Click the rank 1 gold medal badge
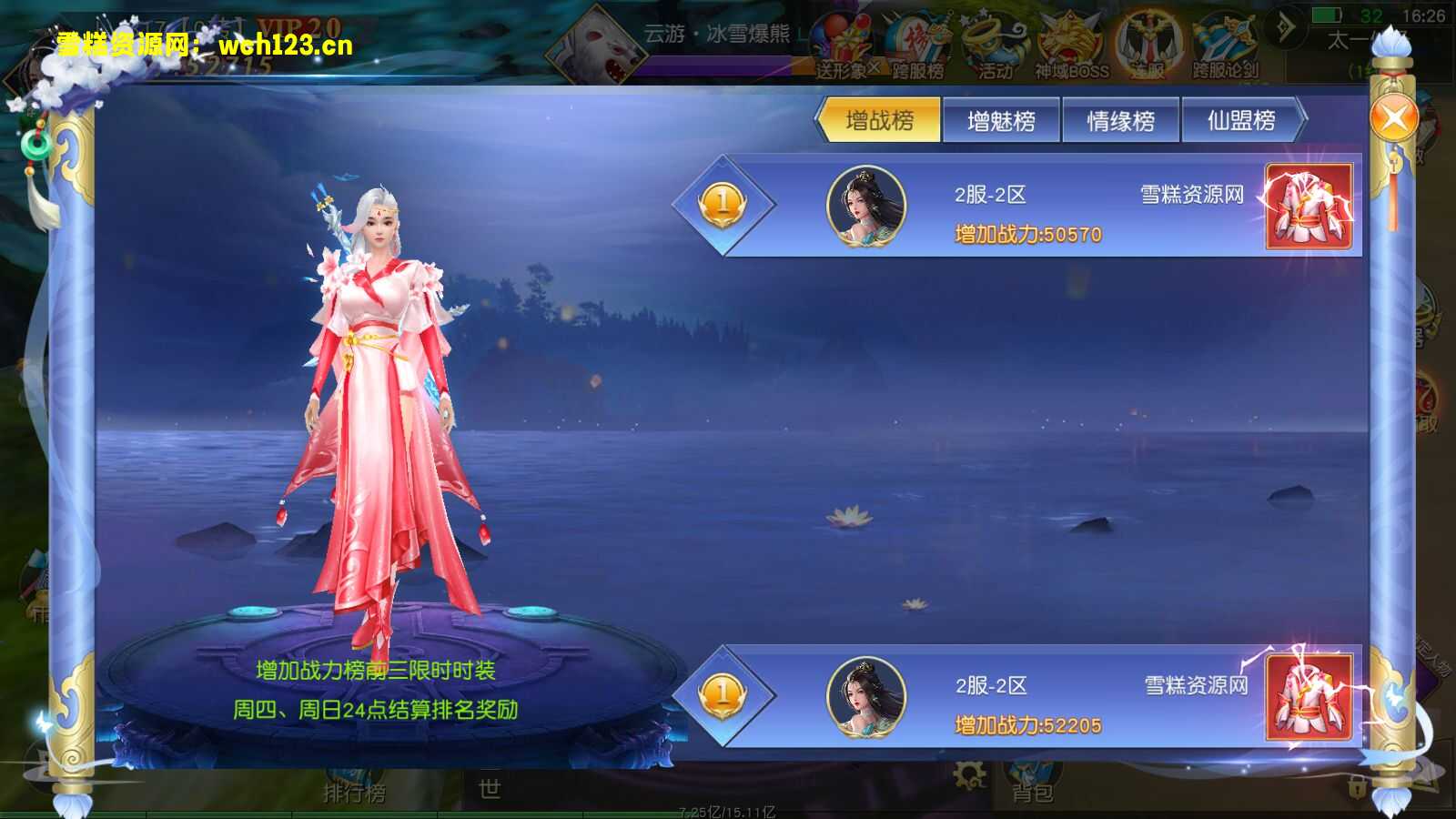The image size is (1456, 819). point(722,206)
